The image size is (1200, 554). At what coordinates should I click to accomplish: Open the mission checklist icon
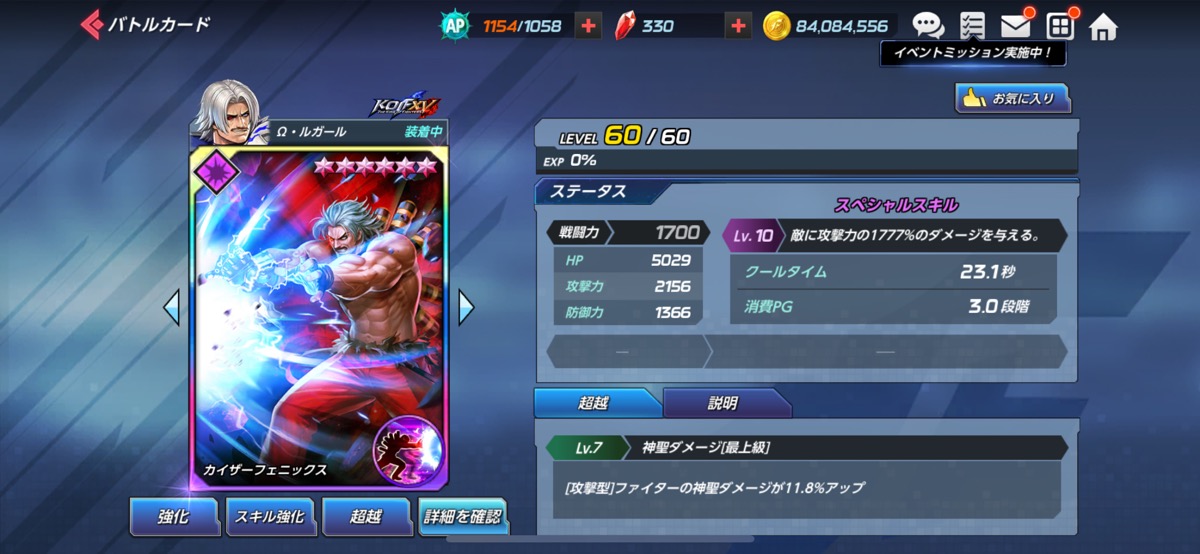(971, 25)
